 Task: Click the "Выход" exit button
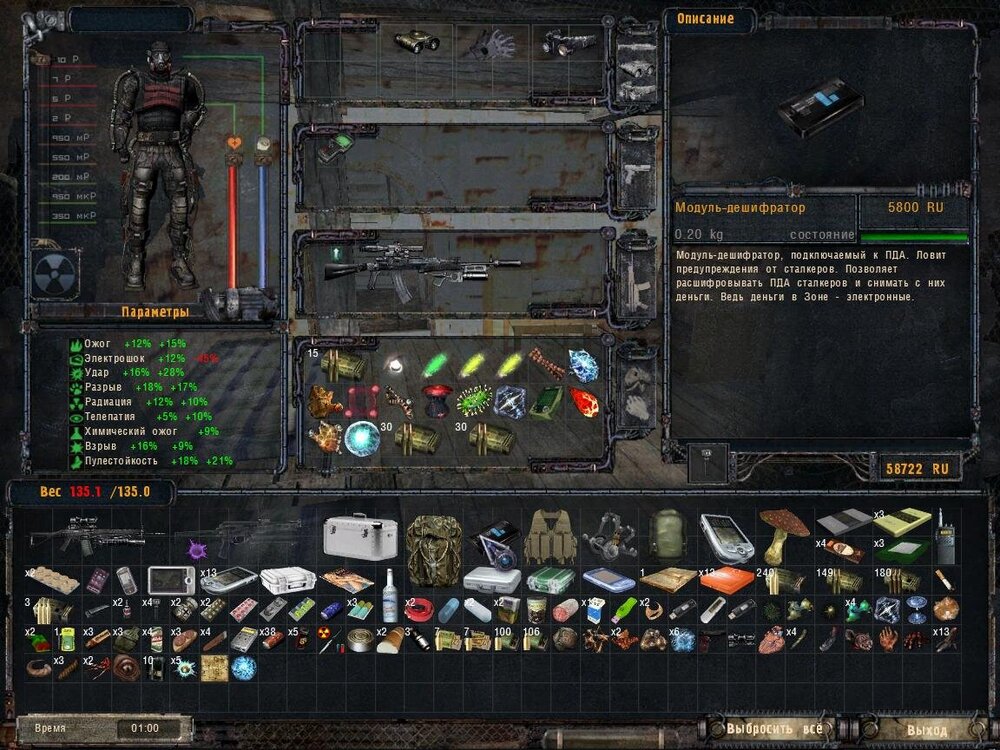pos(926,729)
